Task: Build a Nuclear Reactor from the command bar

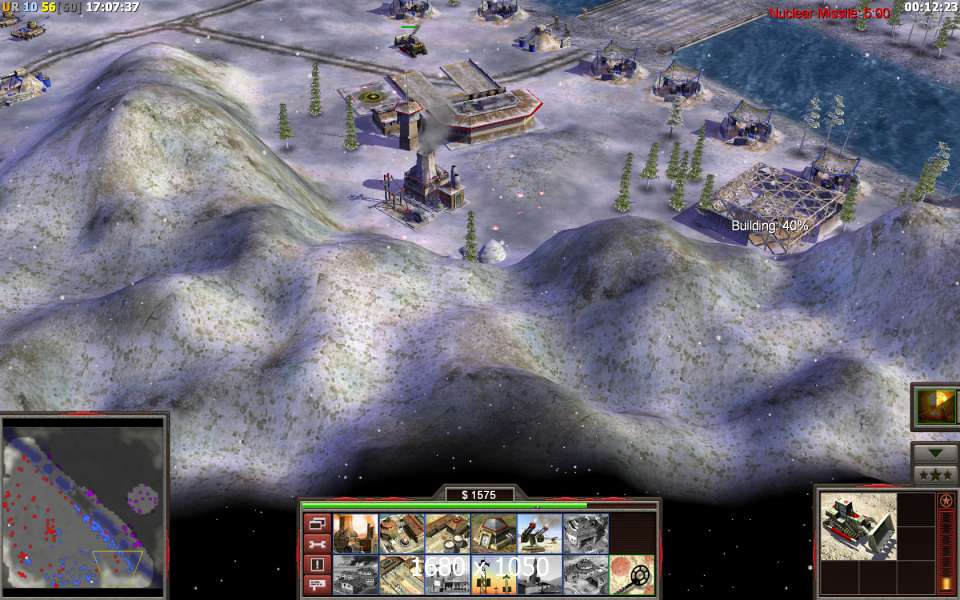Action: 355,534
